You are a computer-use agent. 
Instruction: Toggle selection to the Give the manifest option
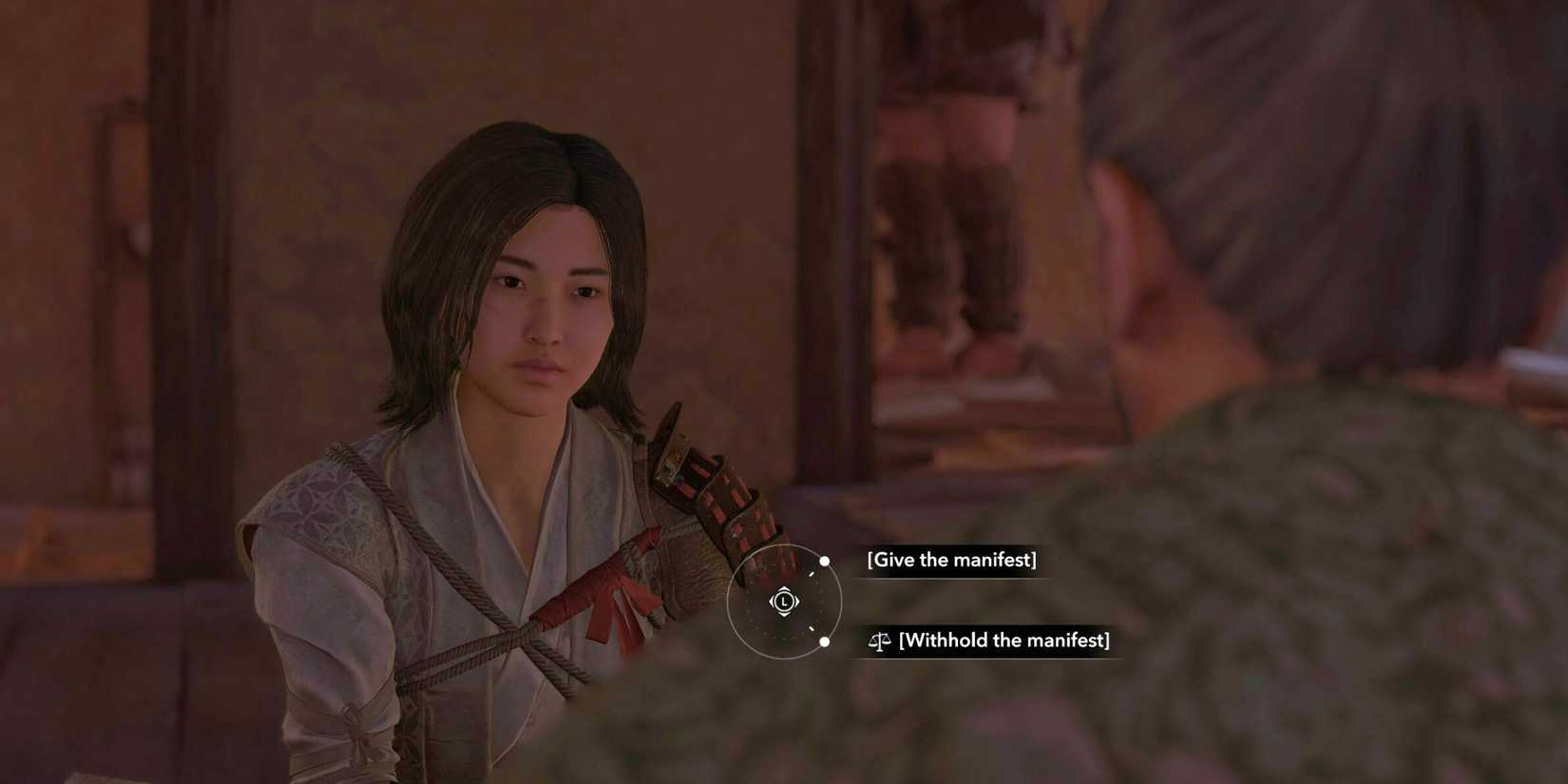click(950, 560)
